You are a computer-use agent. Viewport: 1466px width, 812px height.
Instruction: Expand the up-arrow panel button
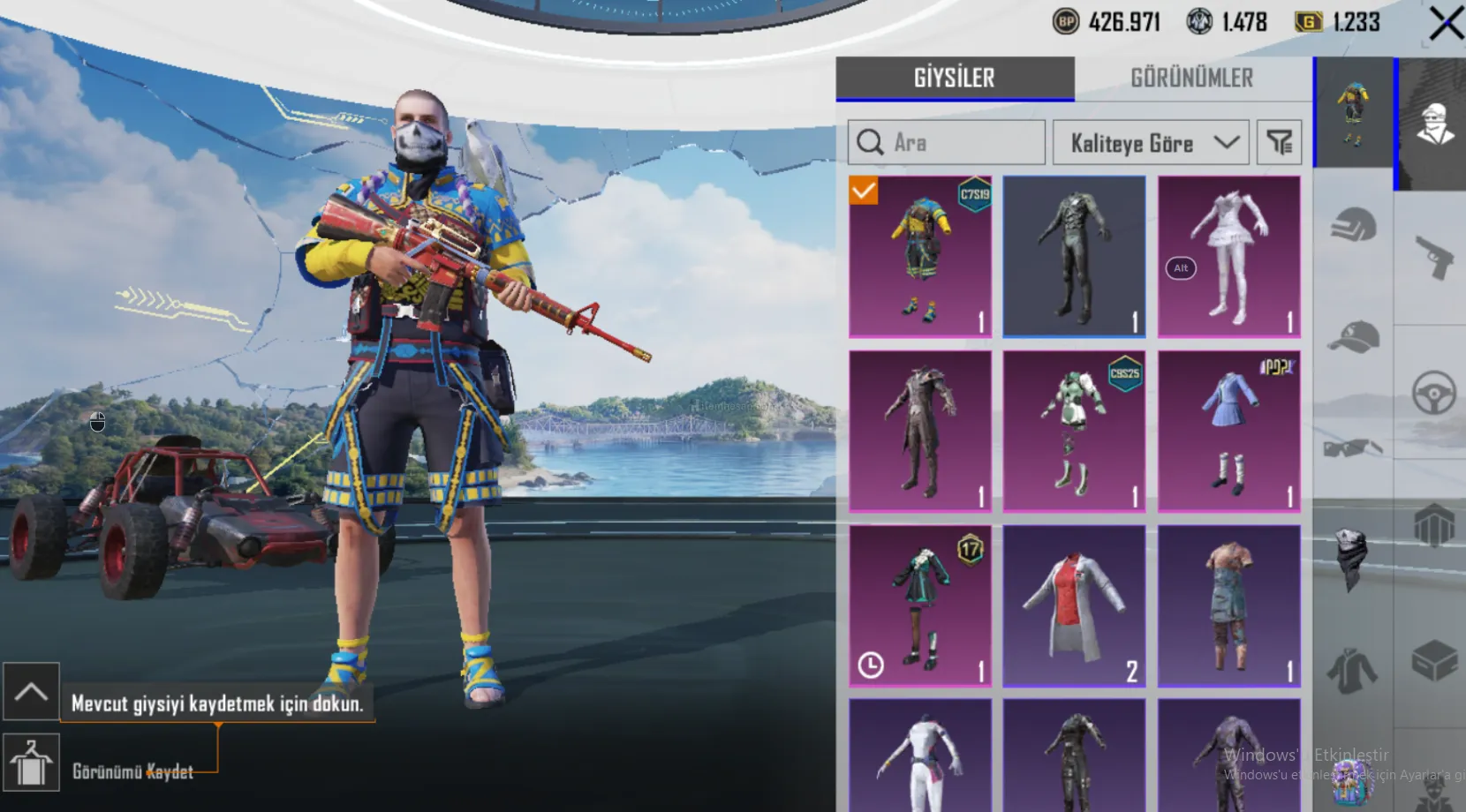click(x=31, y=691)
